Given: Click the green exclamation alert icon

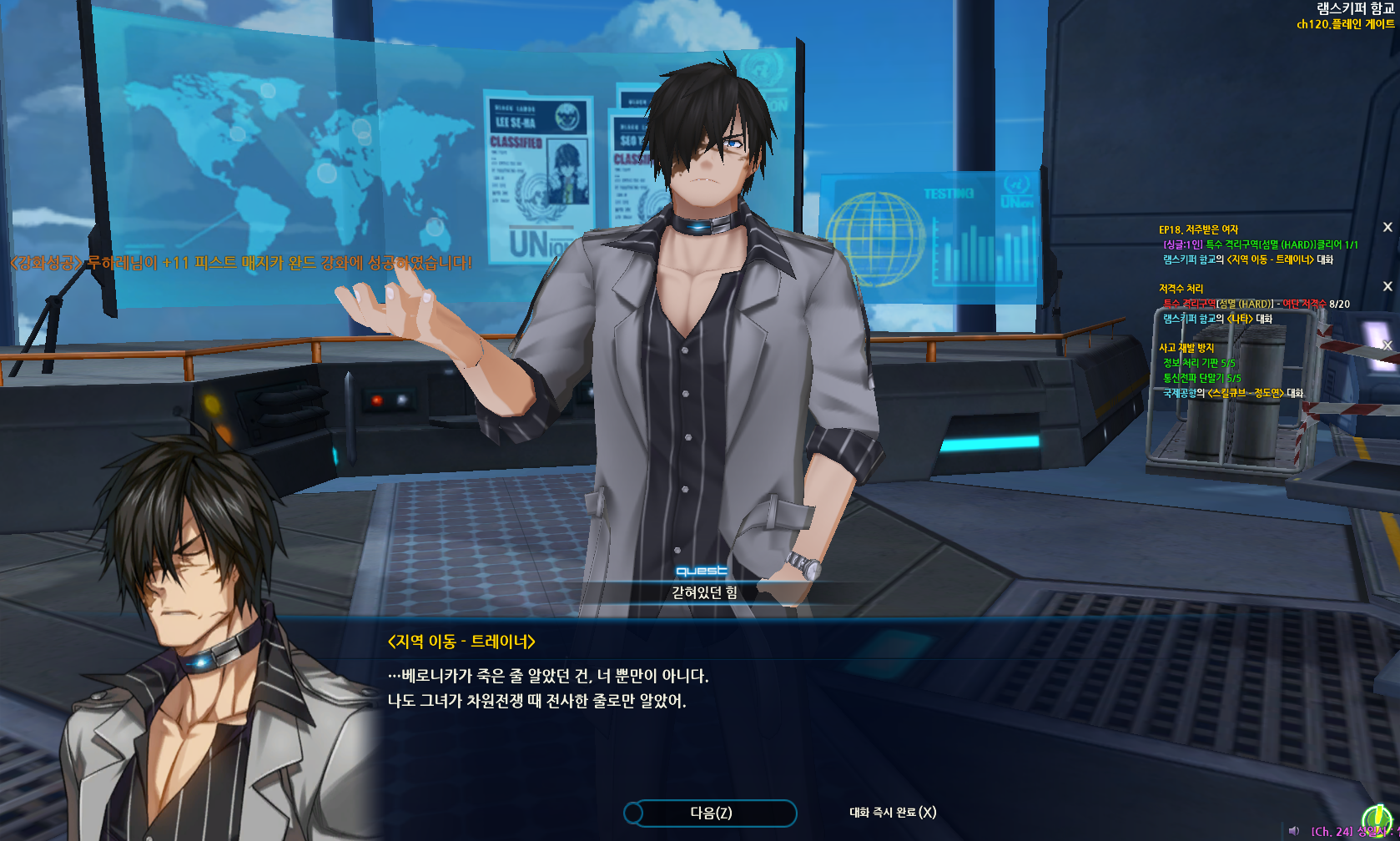Looking at the screenshot, I should click(x=1377, y=819).
